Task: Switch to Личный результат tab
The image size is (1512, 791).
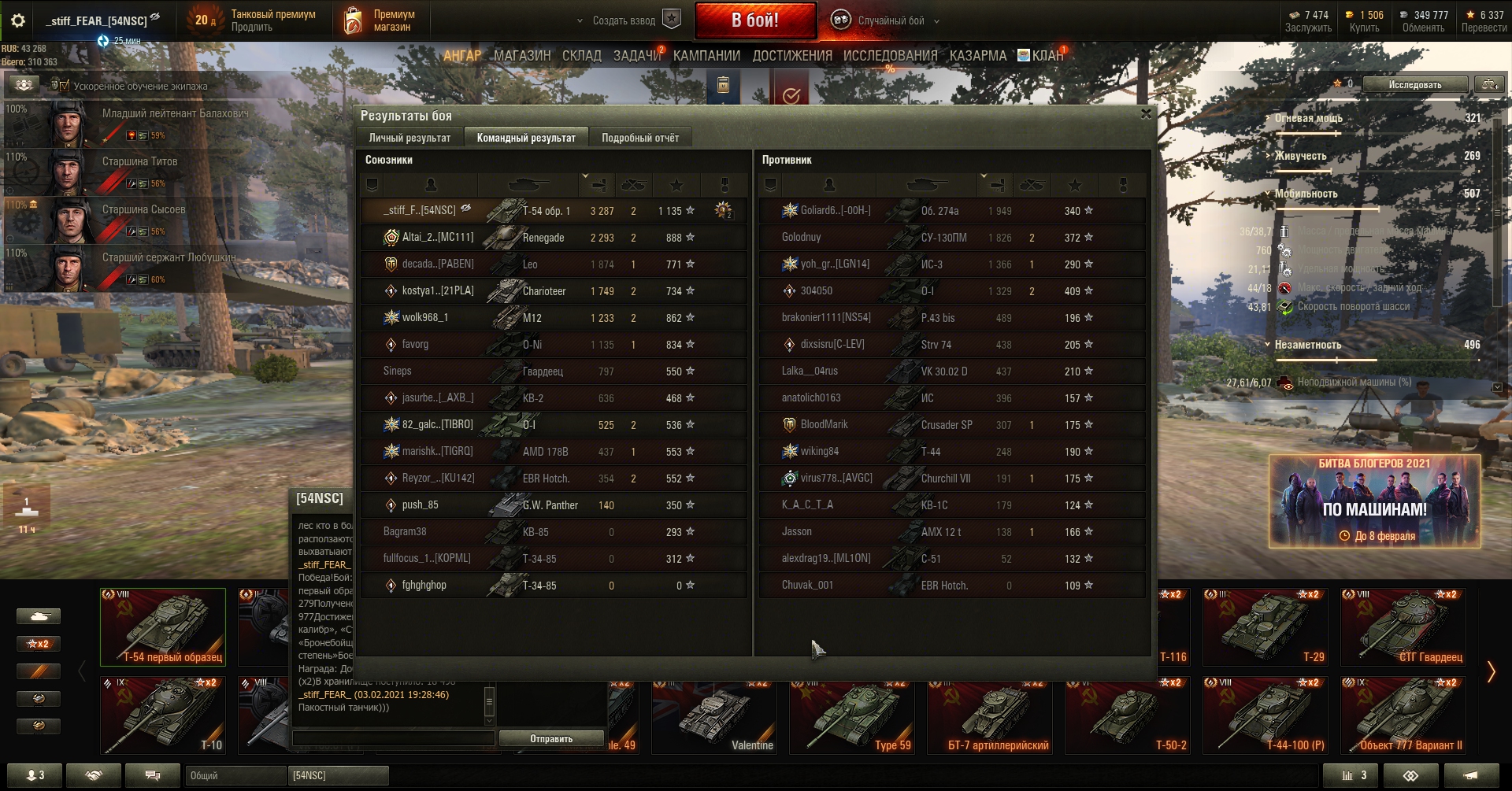Action: click(409, 138)
